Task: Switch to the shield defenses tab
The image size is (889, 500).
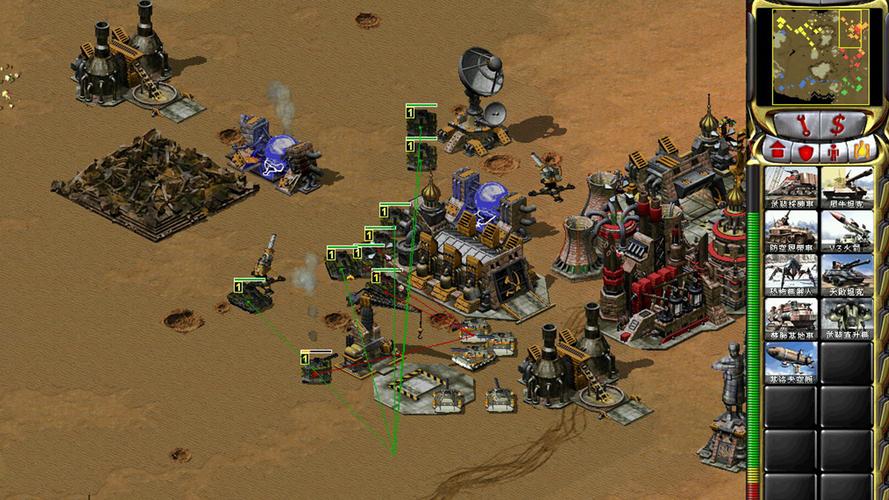Action: coord(805,151)
